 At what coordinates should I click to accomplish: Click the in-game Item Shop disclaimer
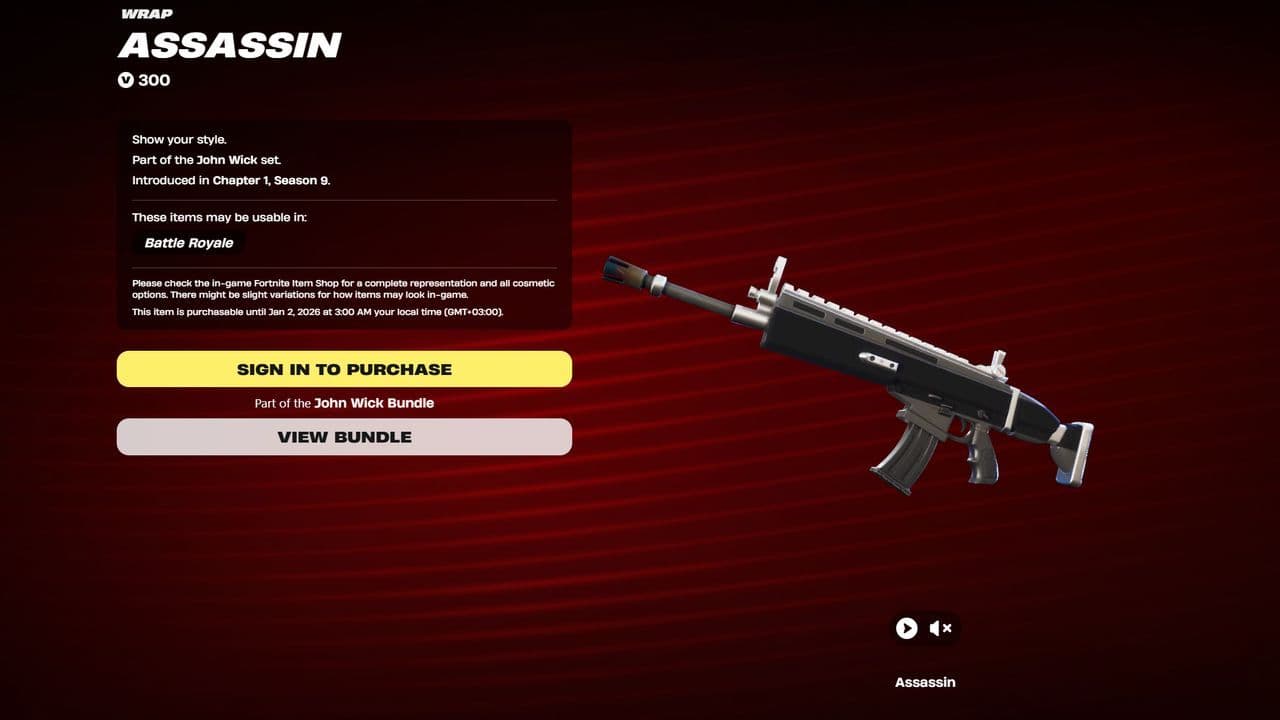343,288
